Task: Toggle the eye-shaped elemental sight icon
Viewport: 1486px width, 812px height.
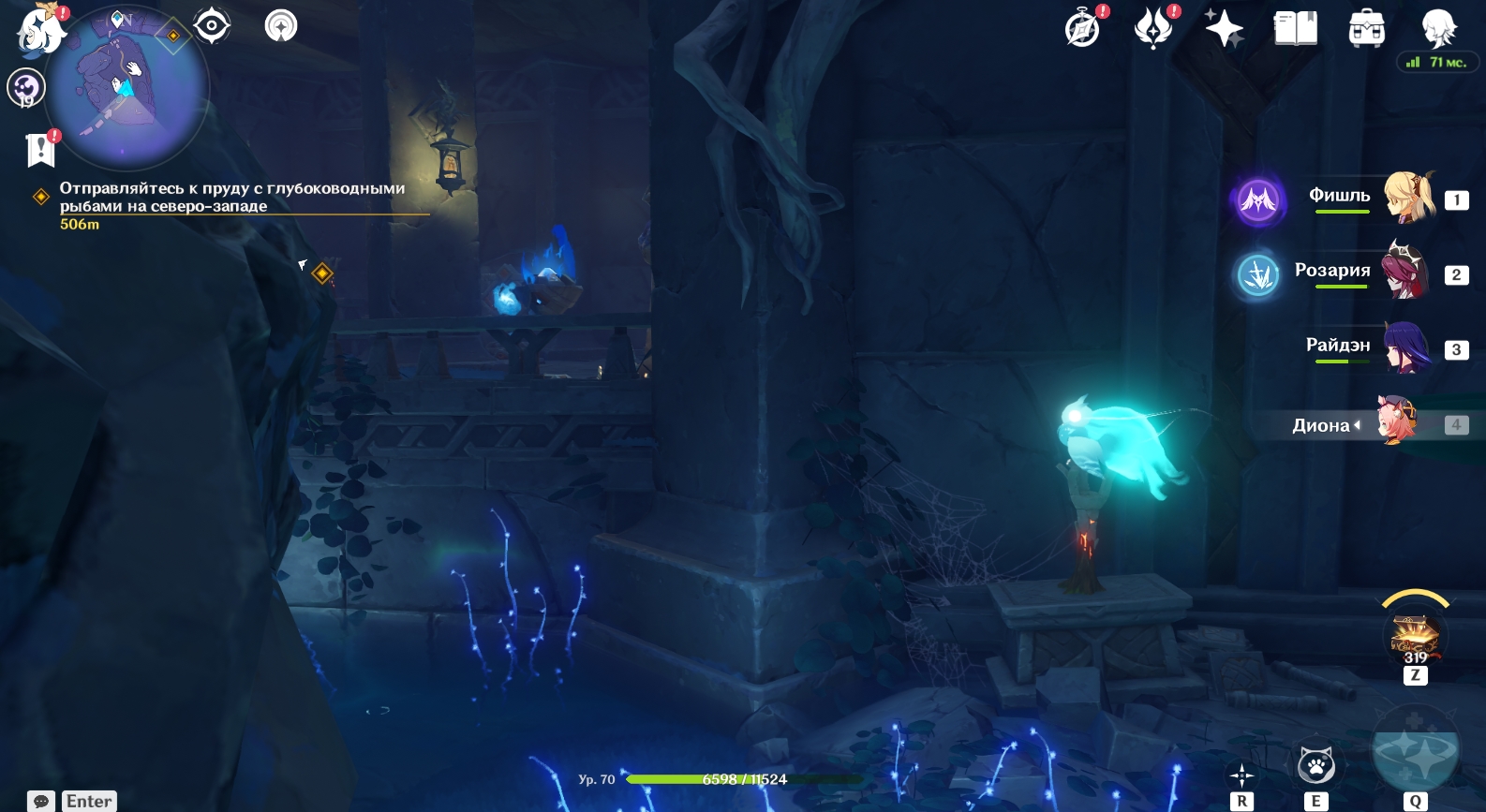Action: pyautogui.click(x=213, y=25)
